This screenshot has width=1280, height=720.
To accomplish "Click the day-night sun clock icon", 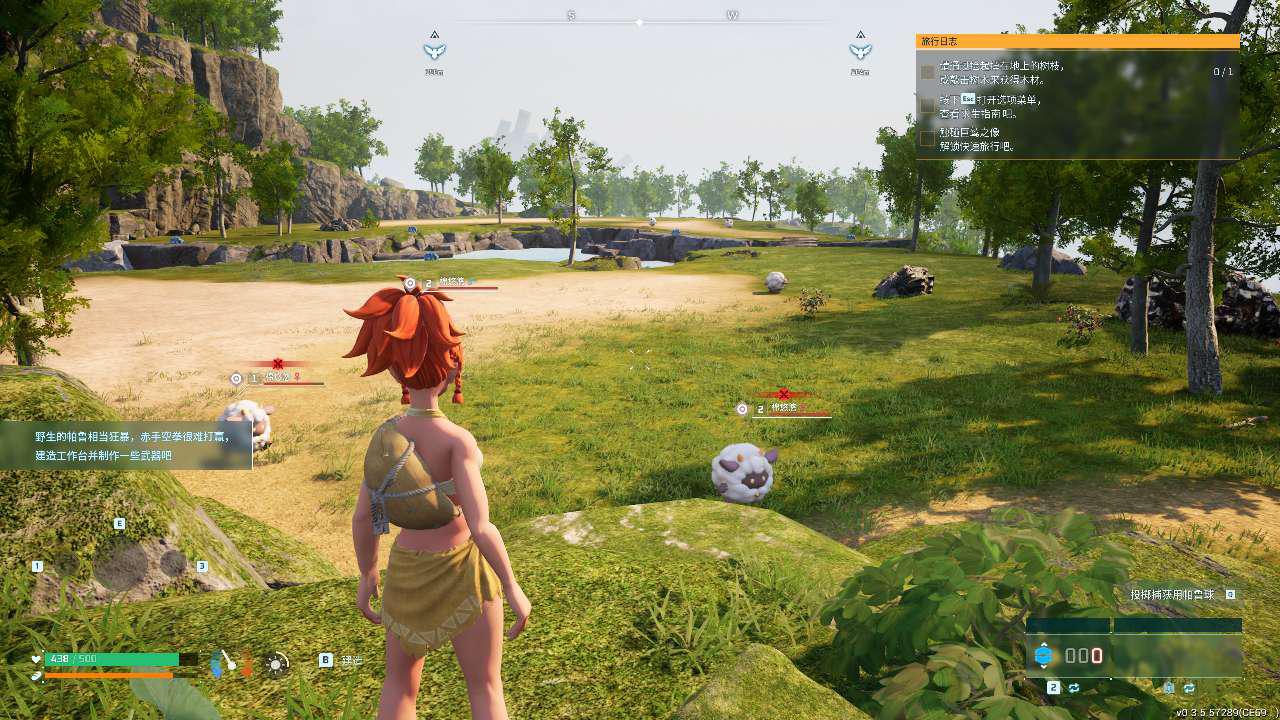I will click(277, 662).
